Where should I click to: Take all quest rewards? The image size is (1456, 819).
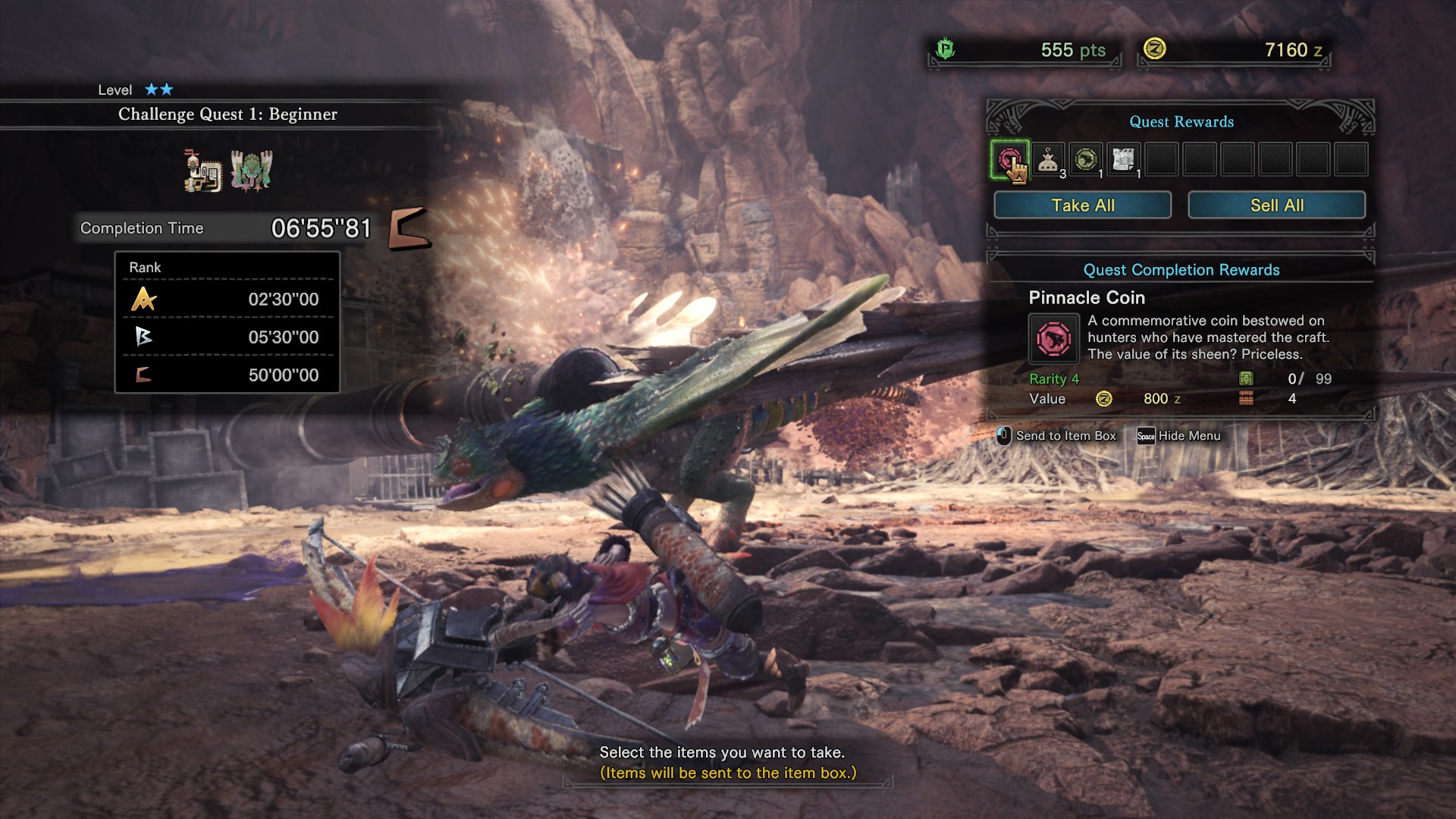(1082, 206)
